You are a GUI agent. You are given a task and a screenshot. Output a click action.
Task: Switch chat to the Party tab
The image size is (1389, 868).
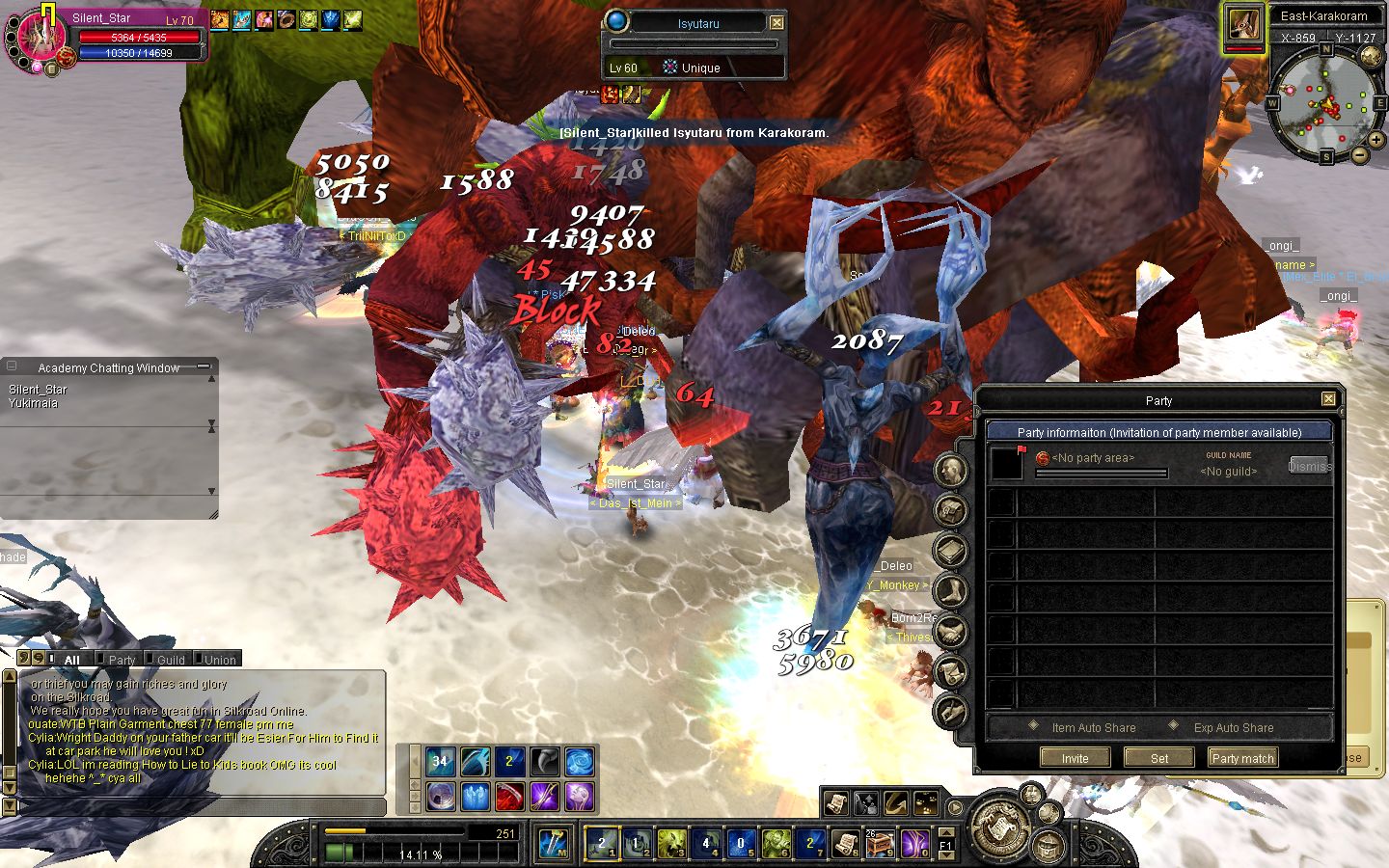coord(122,660)
